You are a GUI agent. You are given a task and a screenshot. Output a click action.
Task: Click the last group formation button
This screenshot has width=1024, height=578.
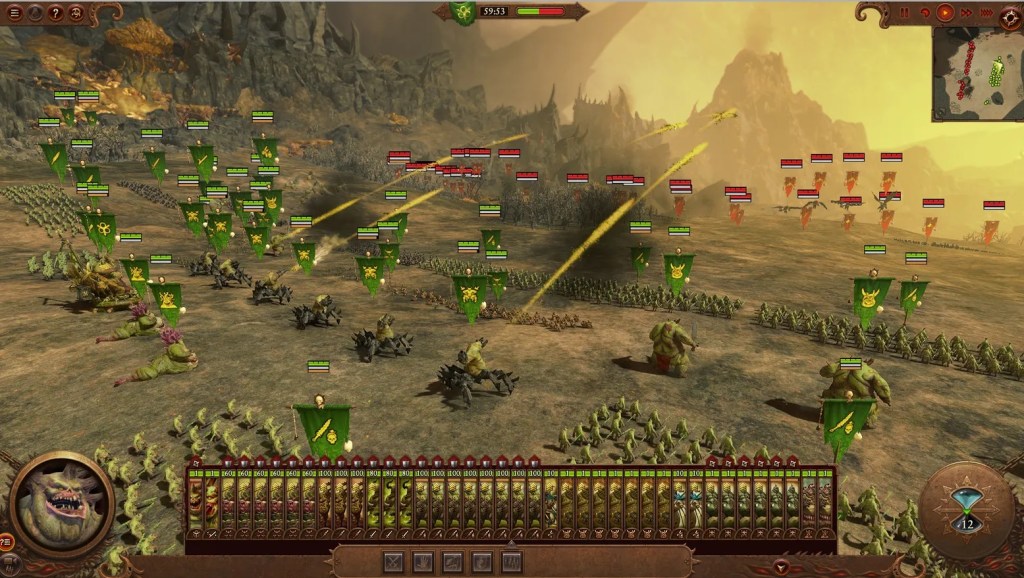tap(512, 562)
